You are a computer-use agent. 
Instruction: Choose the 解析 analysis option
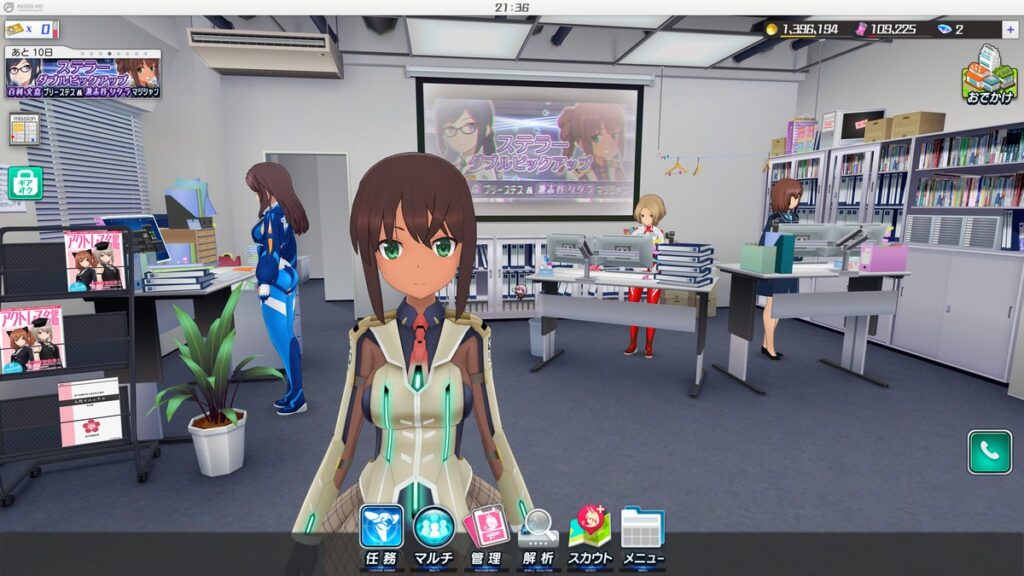pyautogui.click(x=538, y=535)
